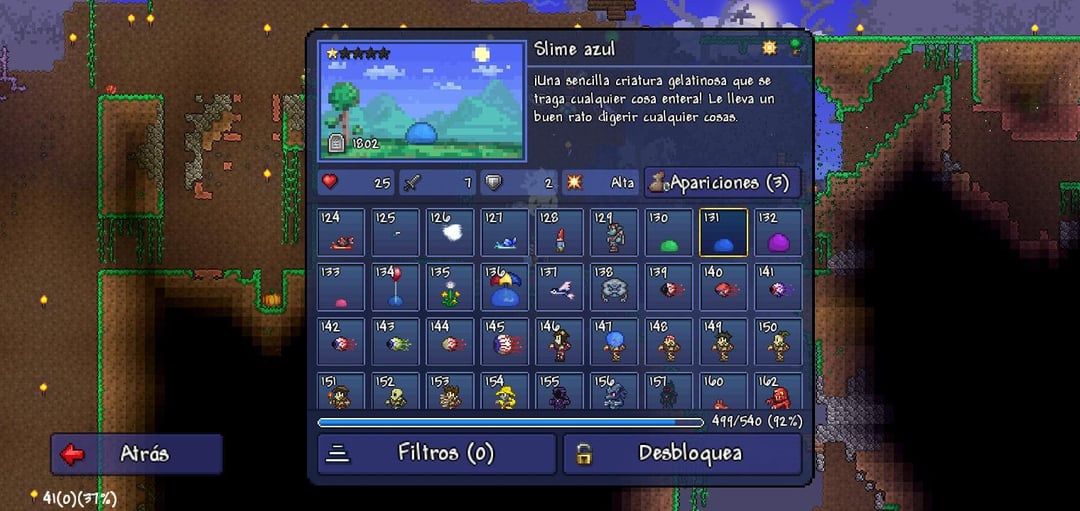Open the Filtros (0) filter menu
Screen dimensions: 1080x511
tap(436, 454)
